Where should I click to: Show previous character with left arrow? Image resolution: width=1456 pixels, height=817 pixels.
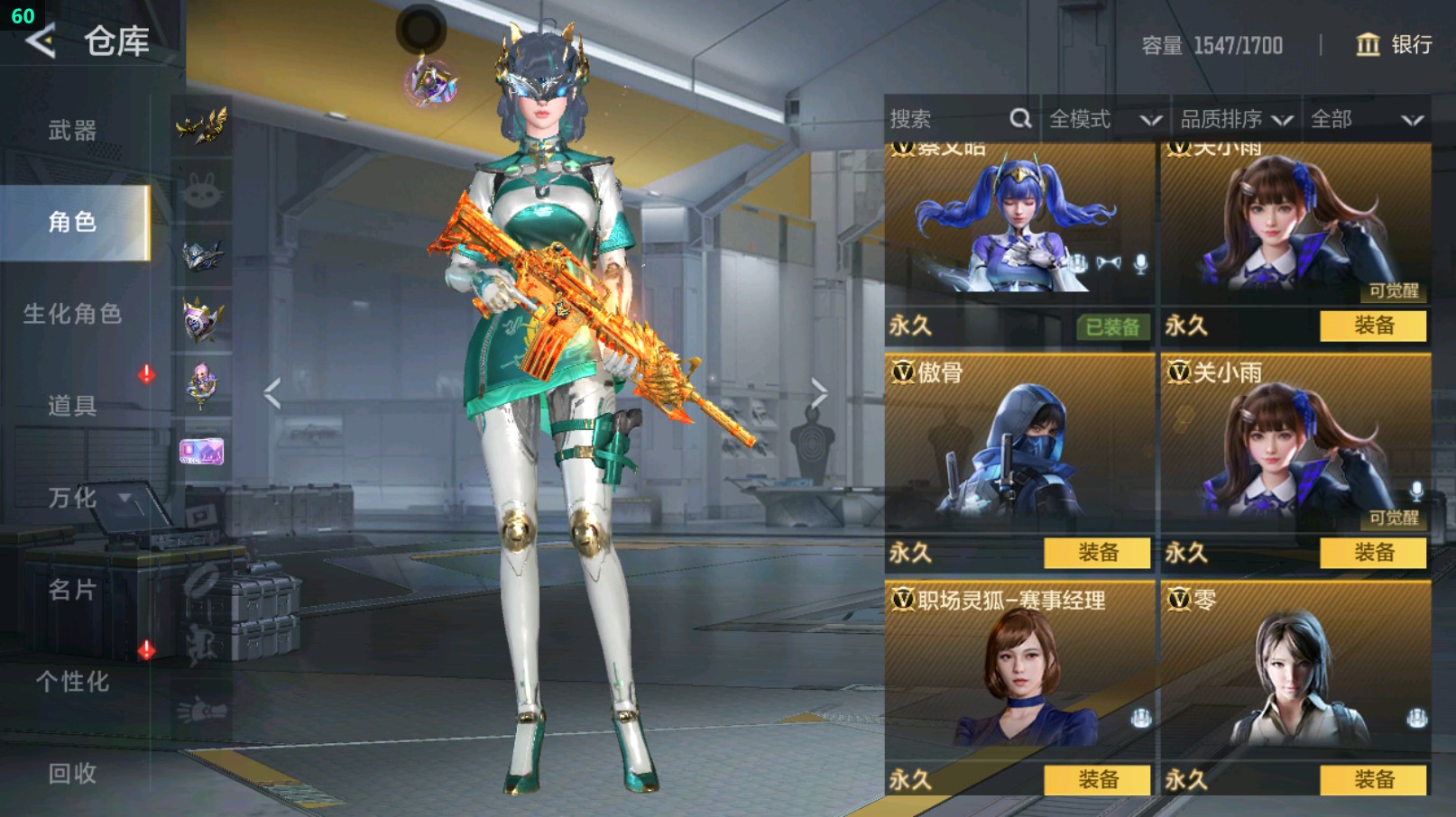pos(272,393)
